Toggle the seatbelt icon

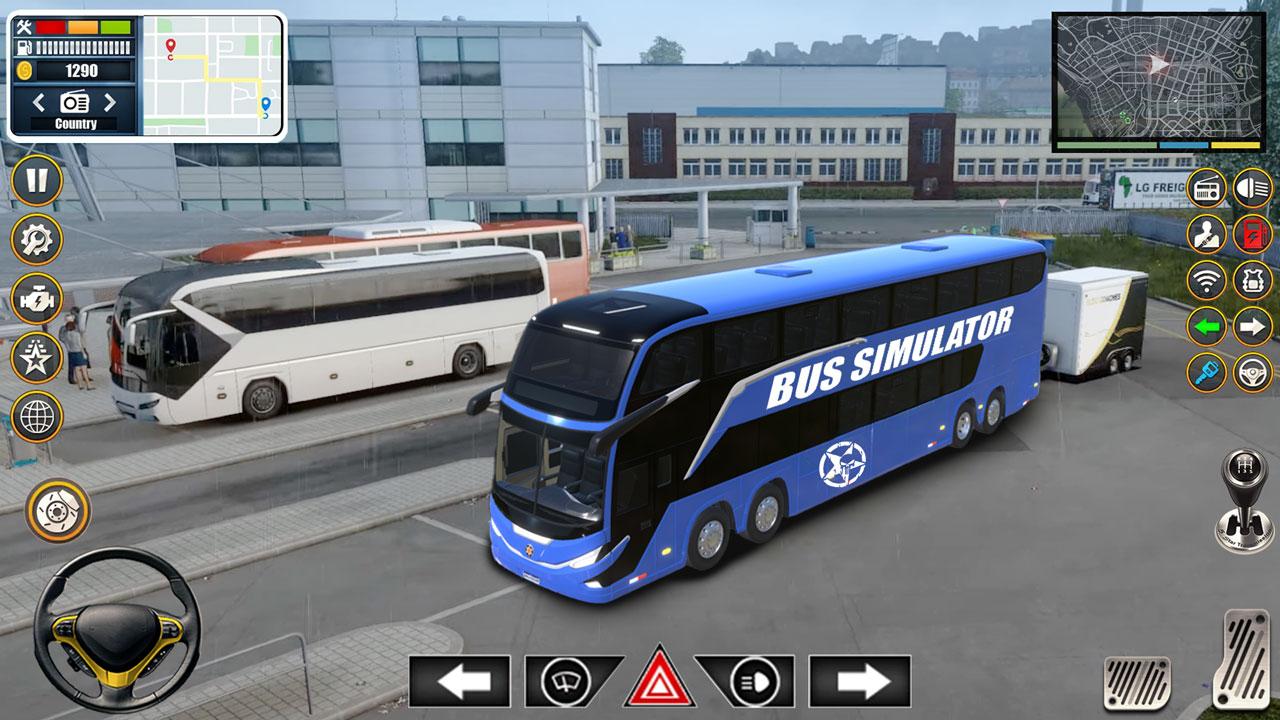(1207, 234)
